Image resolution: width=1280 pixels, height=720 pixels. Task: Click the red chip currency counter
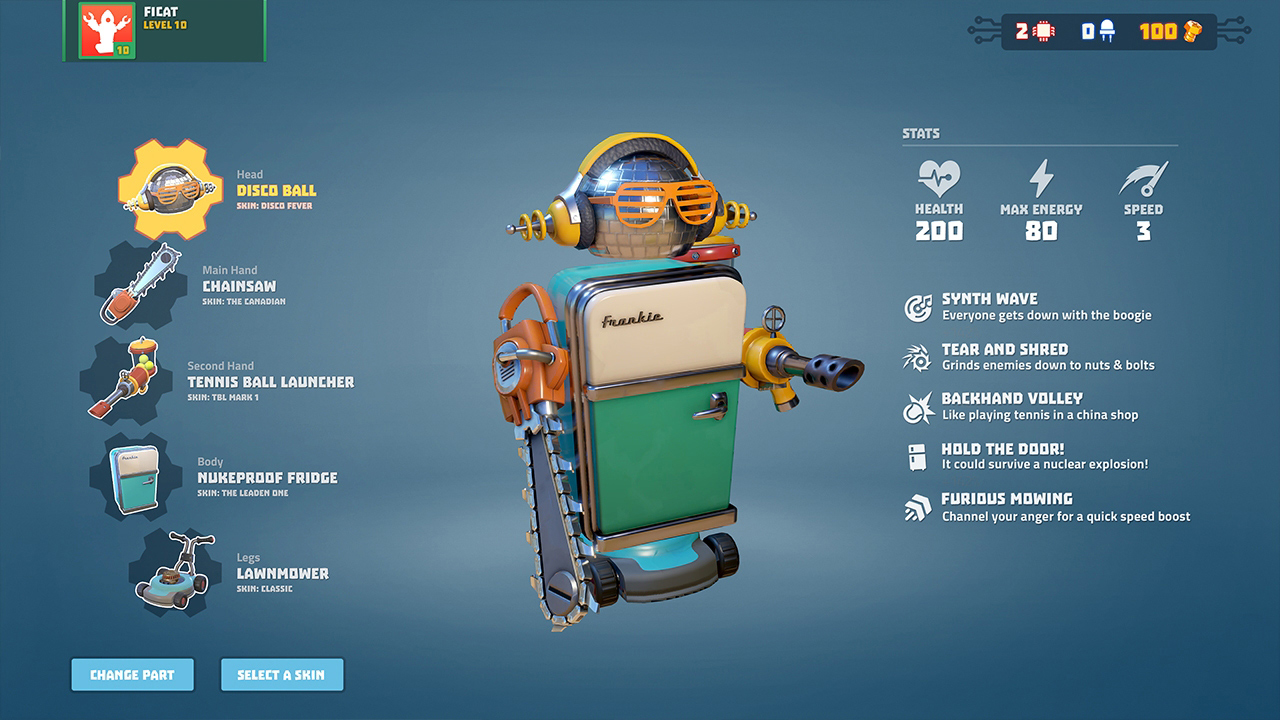coord(1035,31)
